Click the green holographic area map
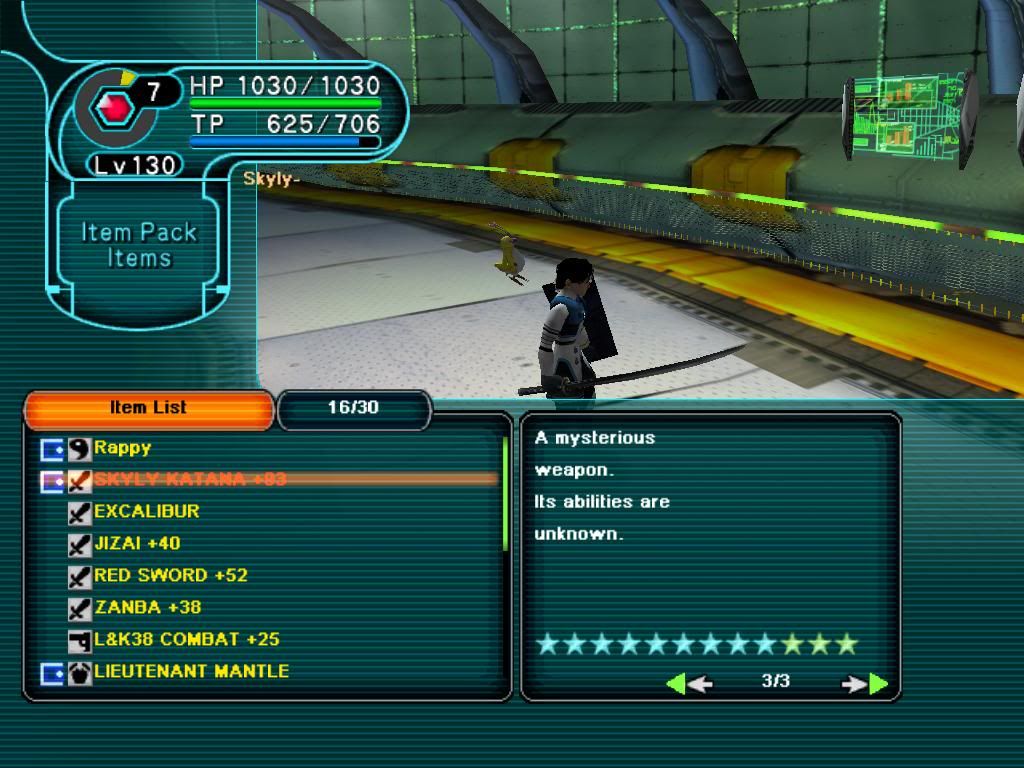Screen dimensions: 1024x768 [908, 118]
